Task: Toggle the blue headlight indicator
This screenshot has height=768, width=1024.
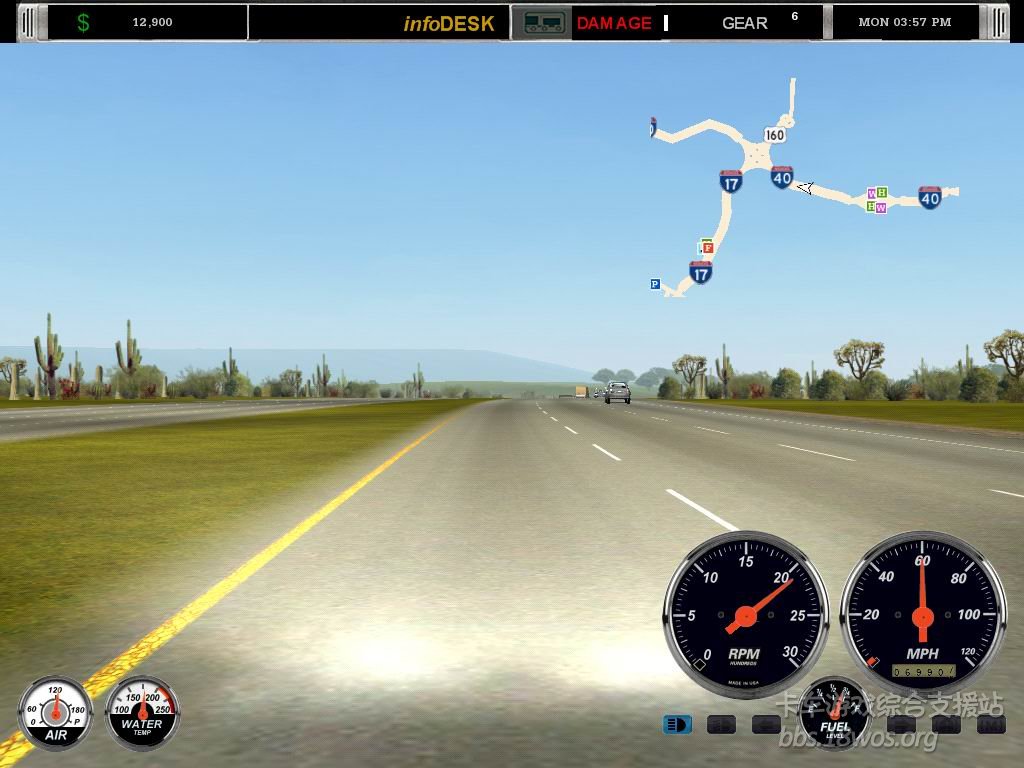Action: (x=677, y=724)
